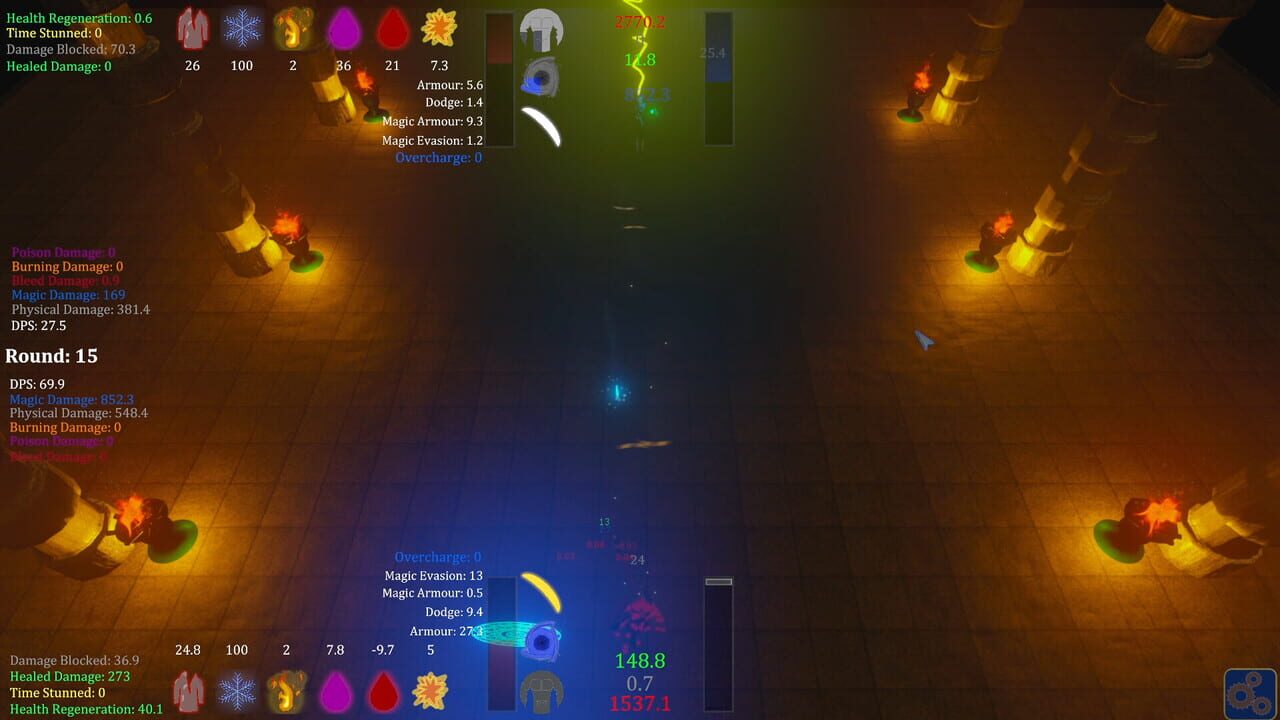Select the yellow stun star icon labeled 7.3
Image resolution: width=1280 pixels, height=720 pixels.
437,29
